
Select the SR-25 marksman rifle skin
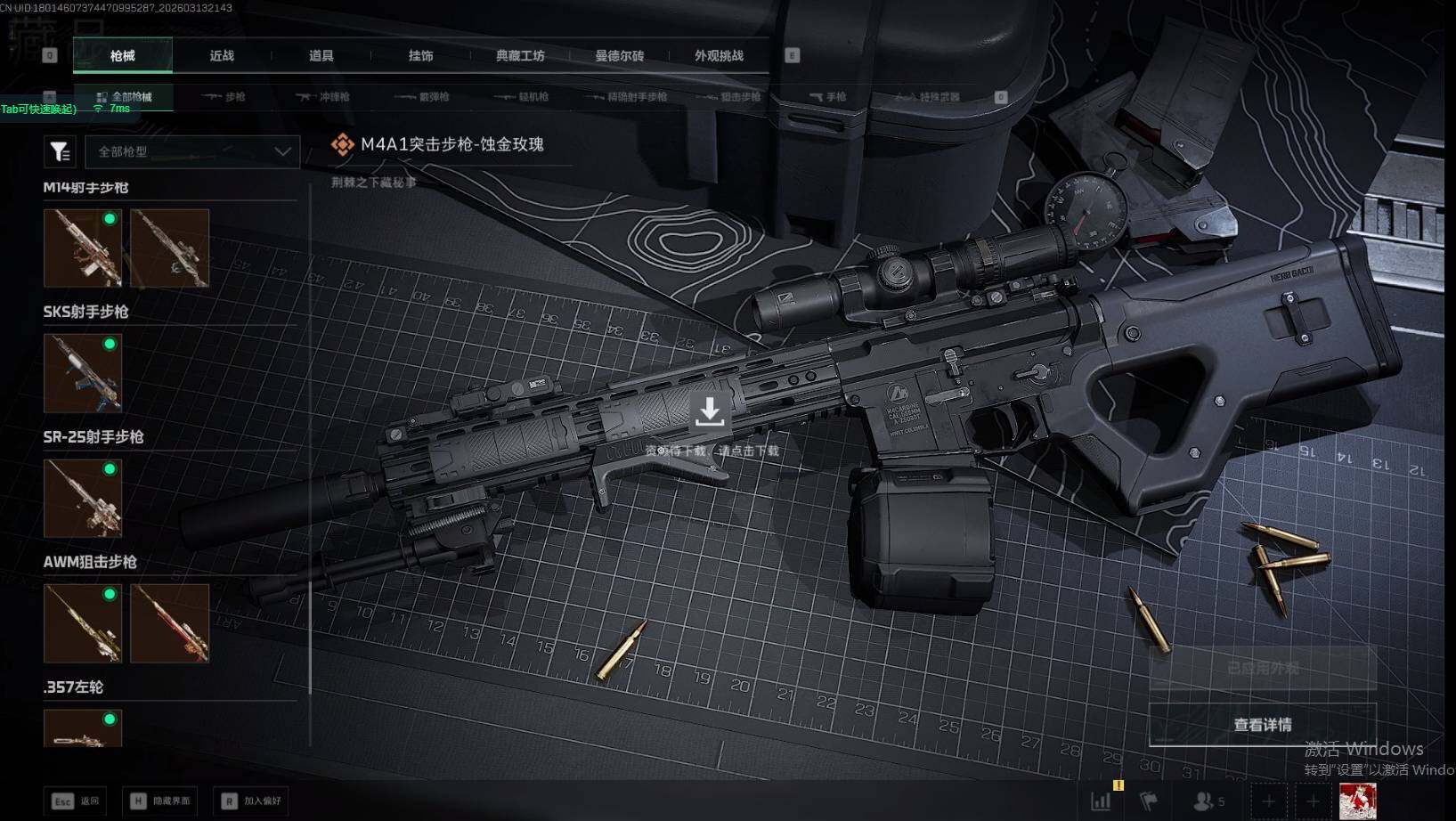coord(83,498)
